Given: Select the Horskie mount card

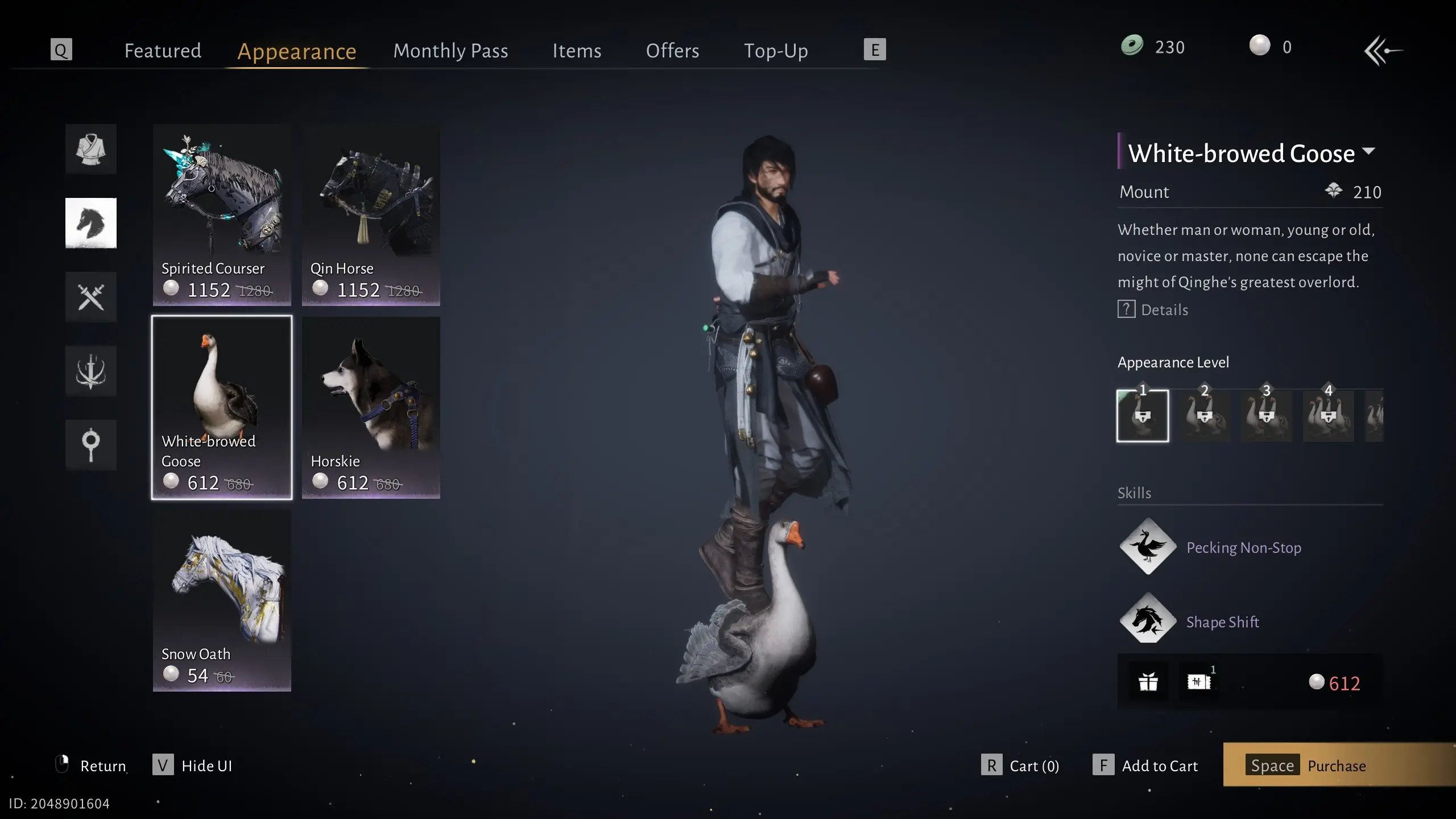Looking at the screenshot, I should (371, 407).
